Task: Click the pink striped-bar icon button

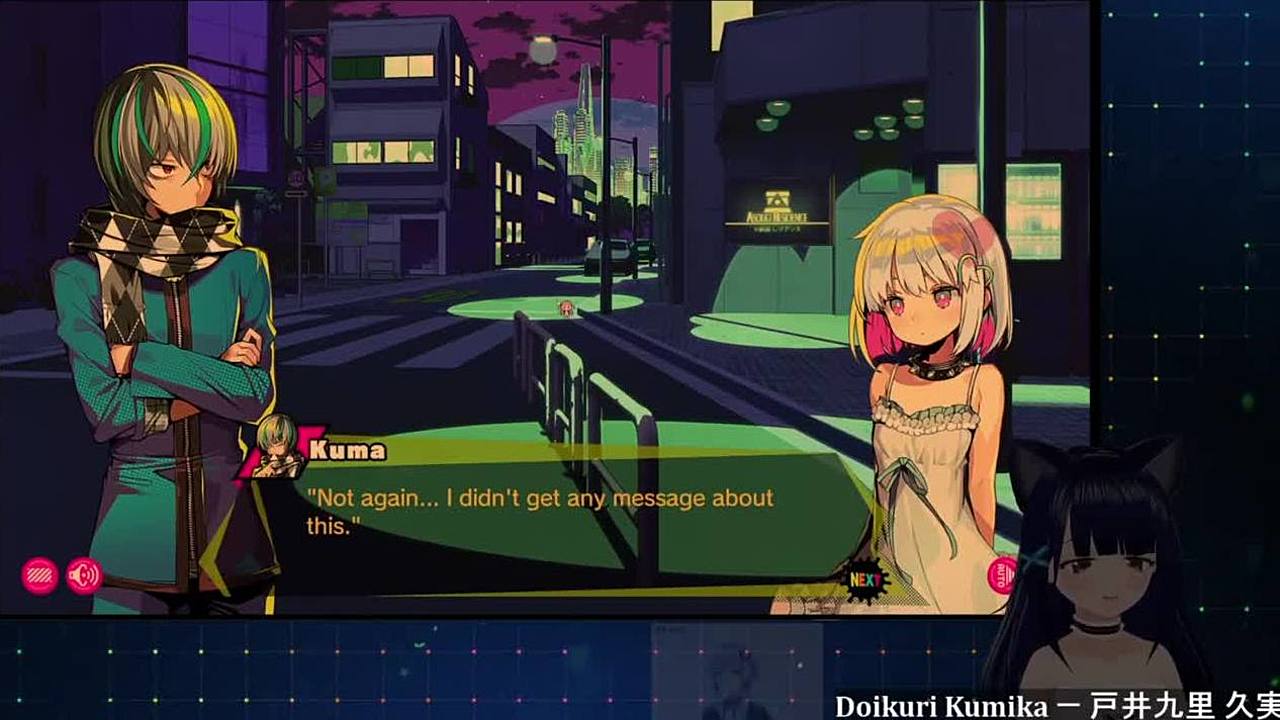Action: [39, 575]
